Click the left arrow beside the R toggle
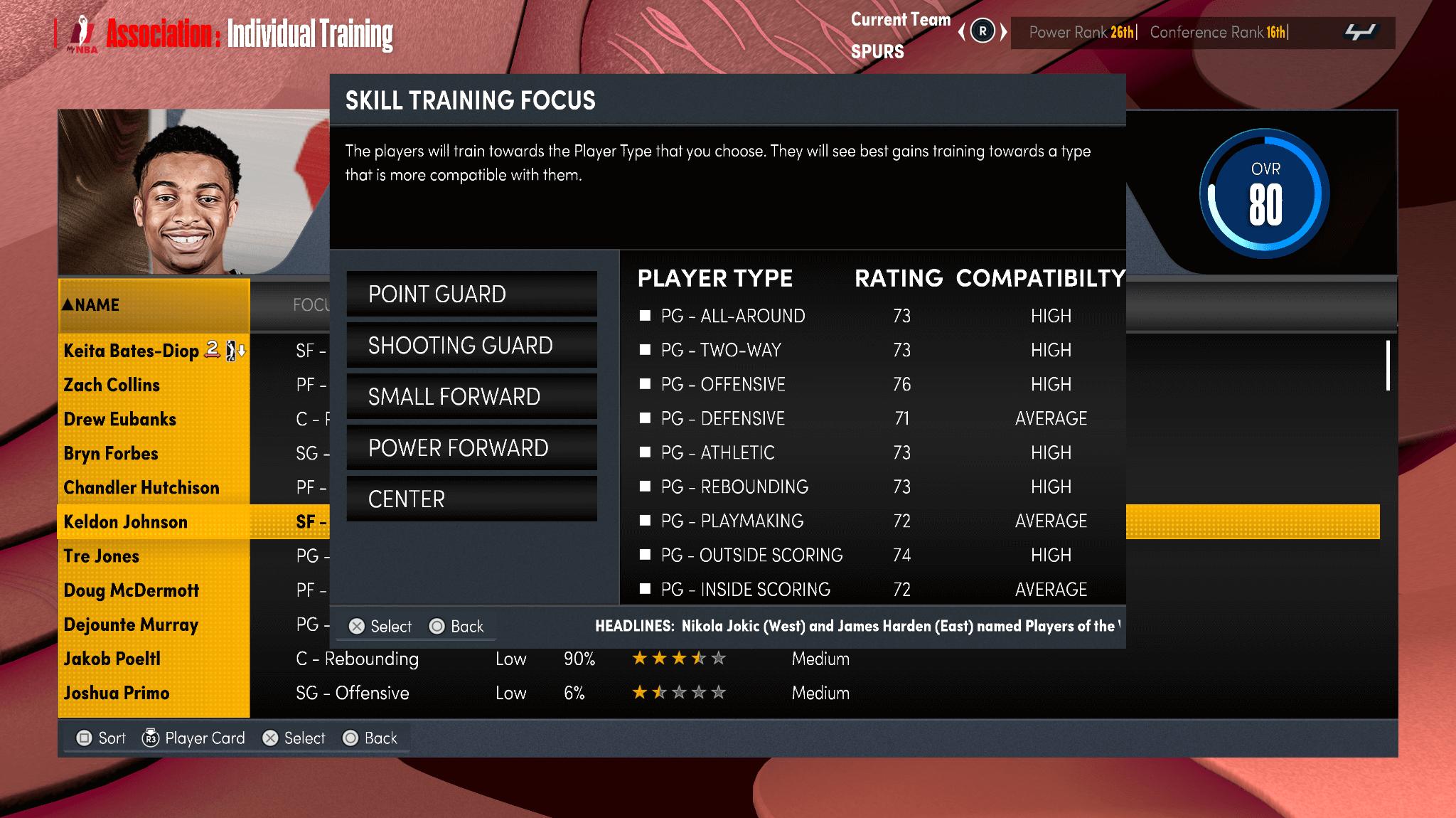 point(962,32)
